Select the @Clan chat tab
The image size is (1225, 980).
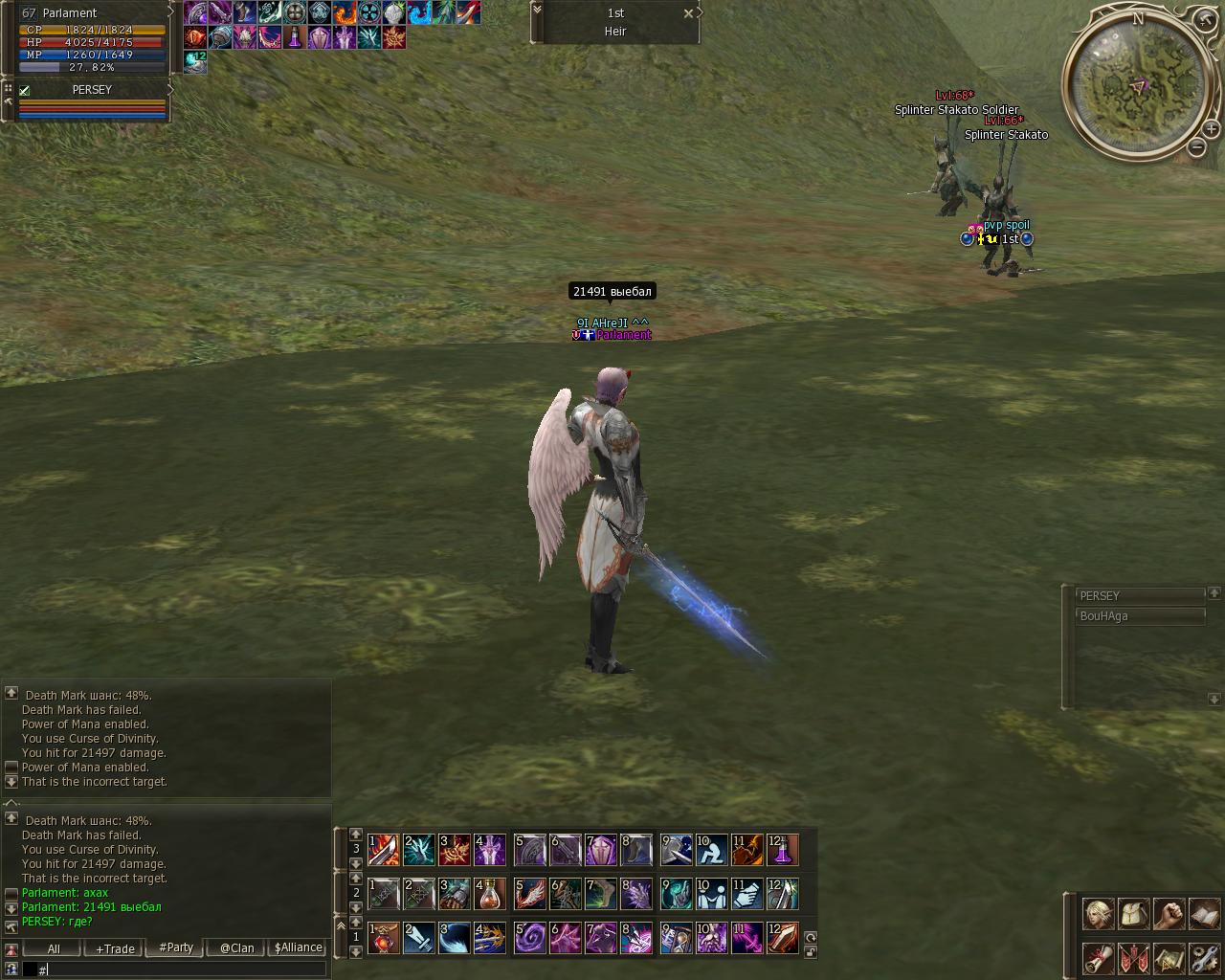[236, 948]
